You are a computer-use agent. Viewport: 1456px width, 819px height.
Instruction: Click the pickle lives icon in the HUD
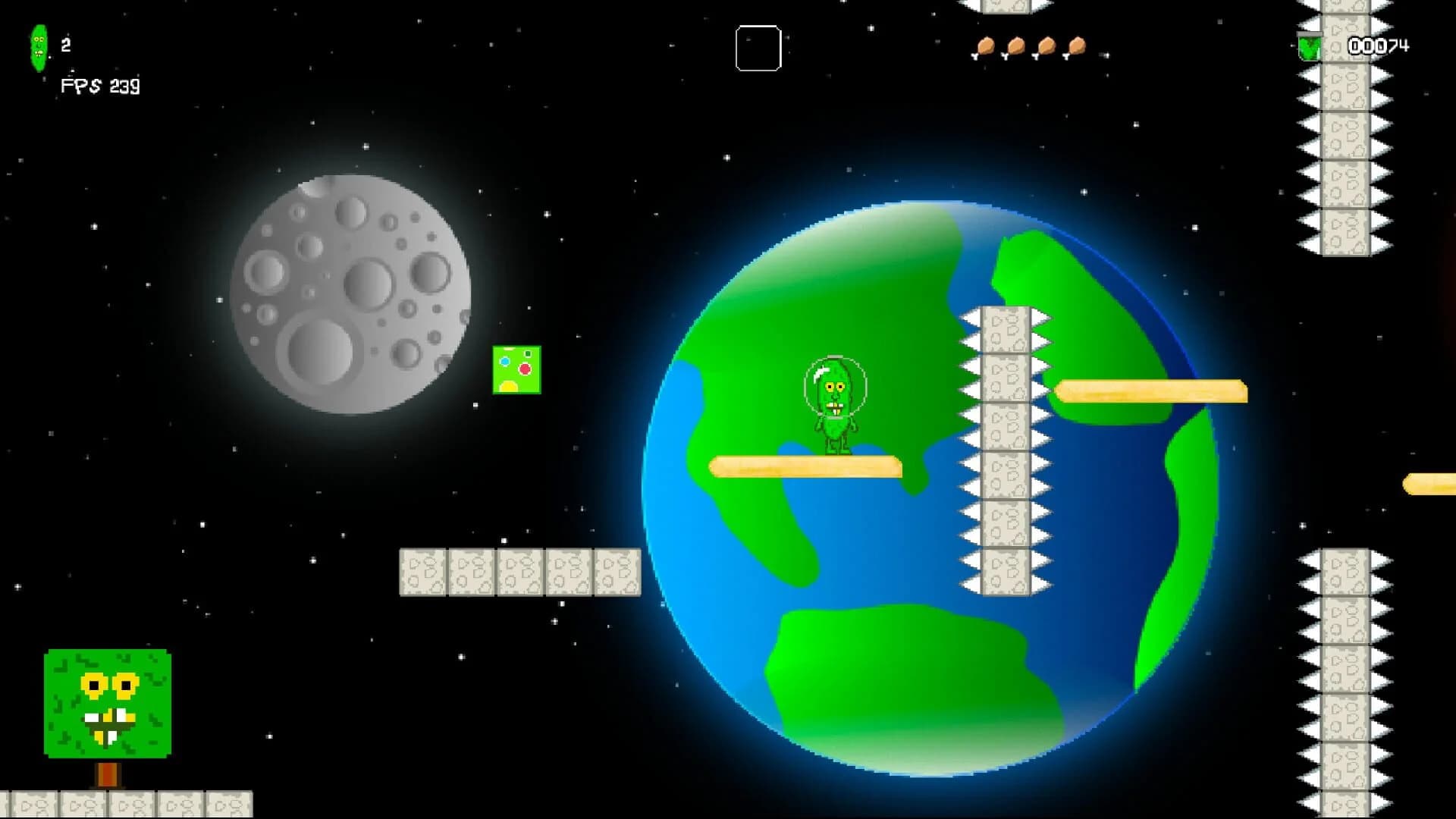click(39, 48)
